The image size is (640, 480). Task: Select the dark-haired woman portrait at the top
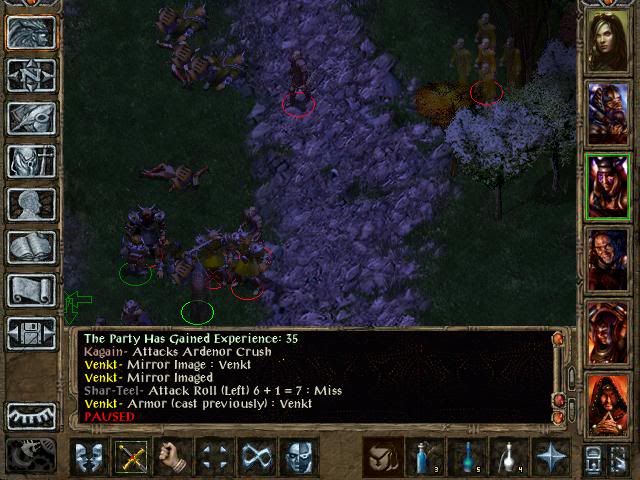pos(608,42)
